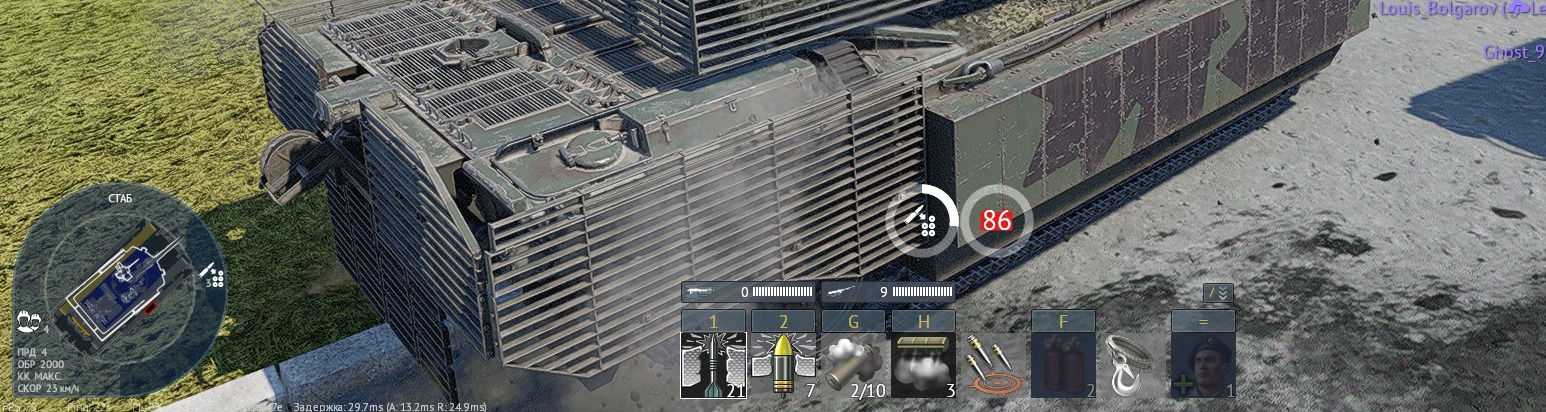Use the fire extinguisher
Viewport: 1546px width, 412px height.
(x=1063, y=365)
